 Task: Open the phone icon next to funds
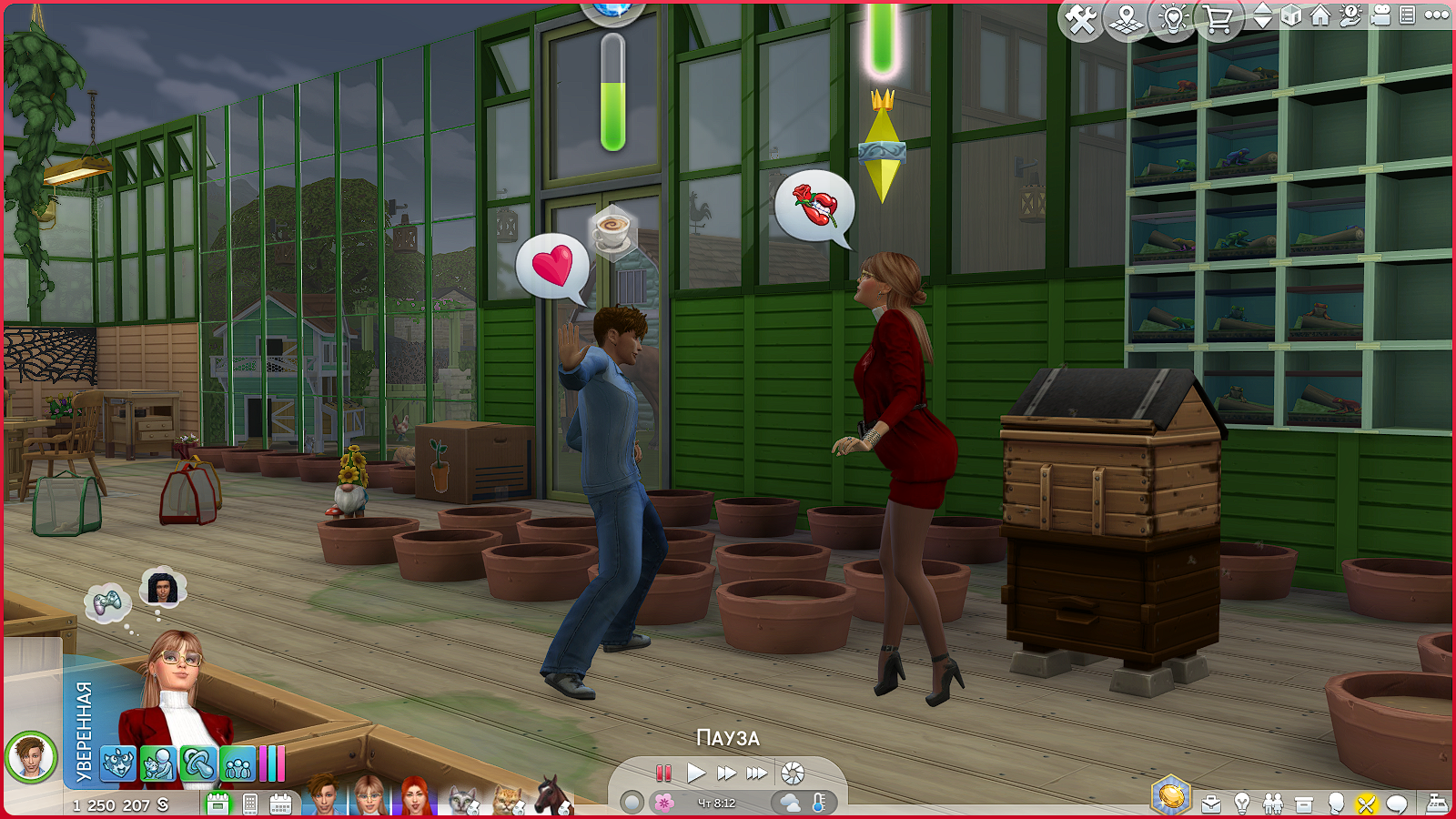coord(250,804)
